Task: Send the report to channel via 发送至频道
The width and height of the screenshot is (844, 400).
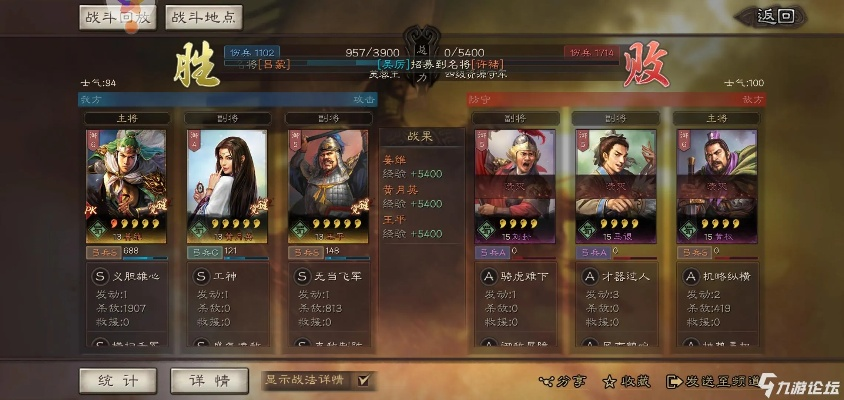Action: click(x=712, y=381)
